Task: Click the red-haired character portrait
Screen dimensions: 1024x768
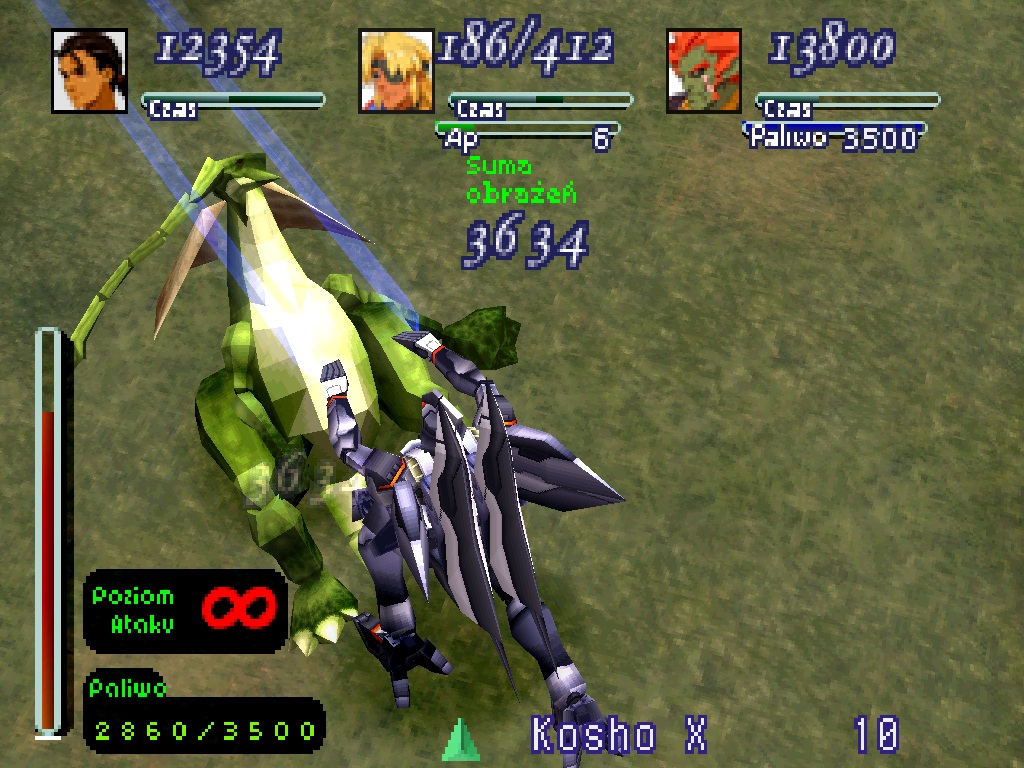Action: click(x=704, y=71)
